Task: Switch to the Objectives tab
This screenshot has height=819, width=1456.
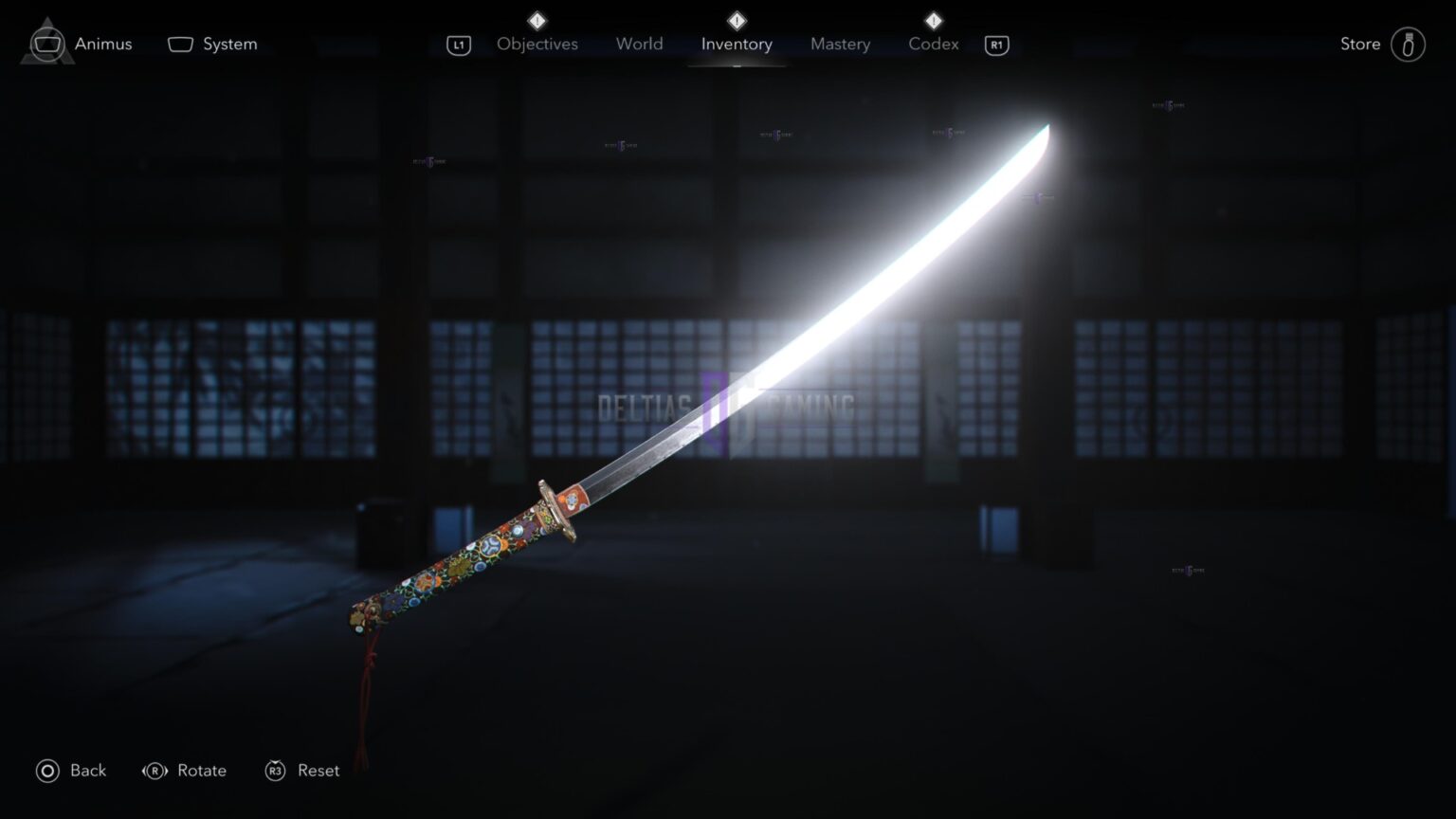Action: (537, 44)
